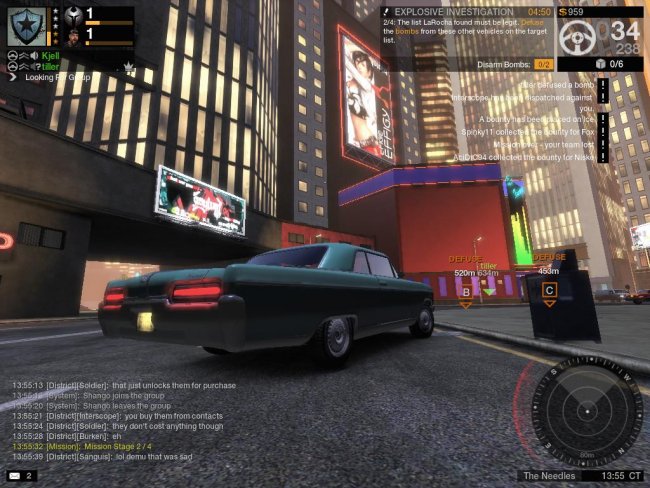Screen dimensions: 650x488
Task: Select the Defuse objective marker B
Action: pyautogui.click(x=465, y=292)
